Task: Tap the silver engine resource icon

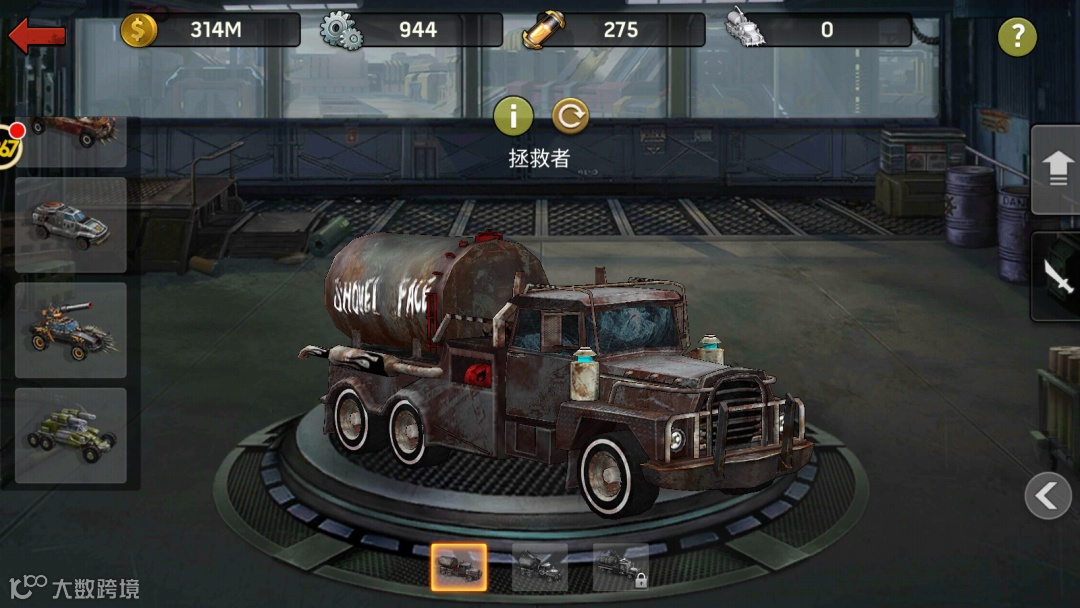Action: (745, 29)
